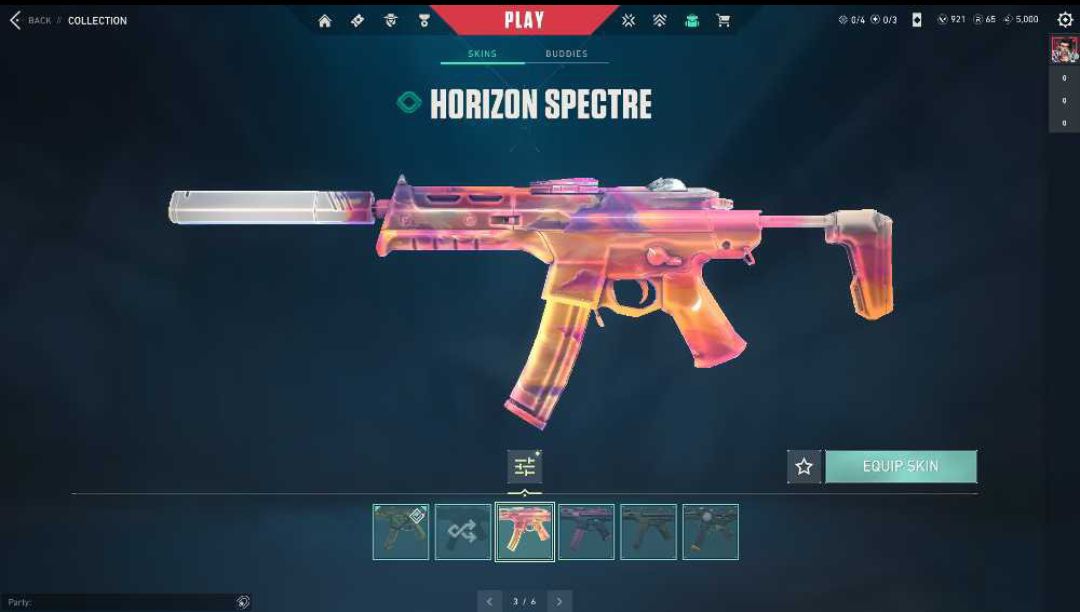Click the red PLAY button
The height and width of the screenshot is (612, 1080).
click(524, 20)
